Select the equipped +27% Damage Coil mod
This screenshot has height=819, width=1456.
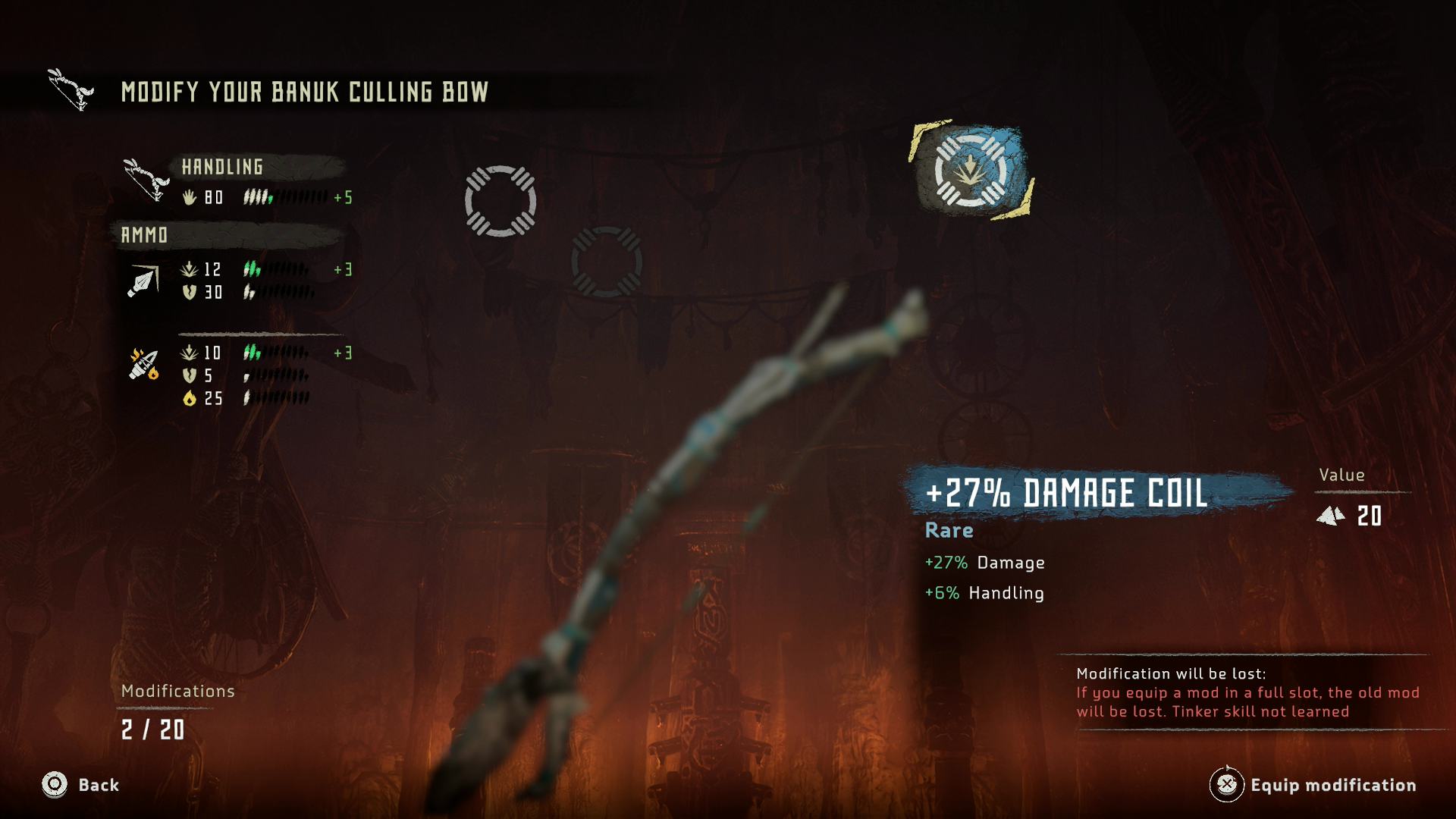[x=971, y=168]
